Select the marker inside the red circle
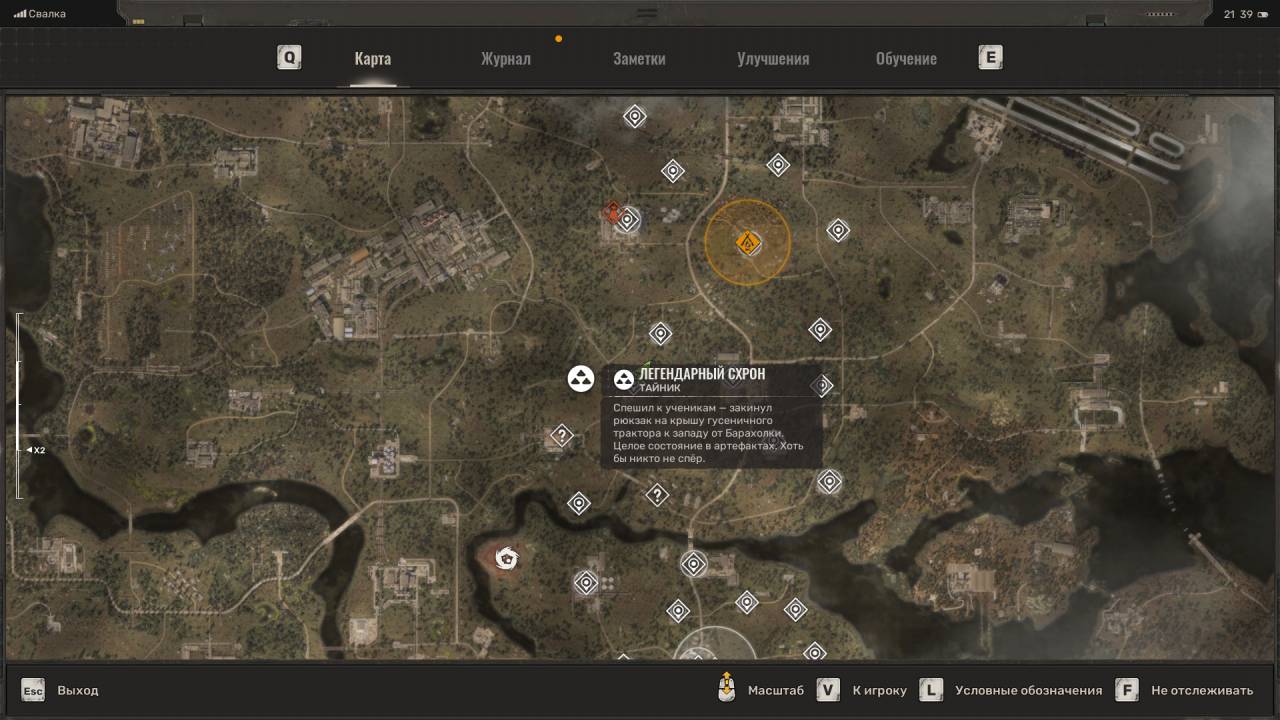 pyautogui.click(x=507, y=558)
